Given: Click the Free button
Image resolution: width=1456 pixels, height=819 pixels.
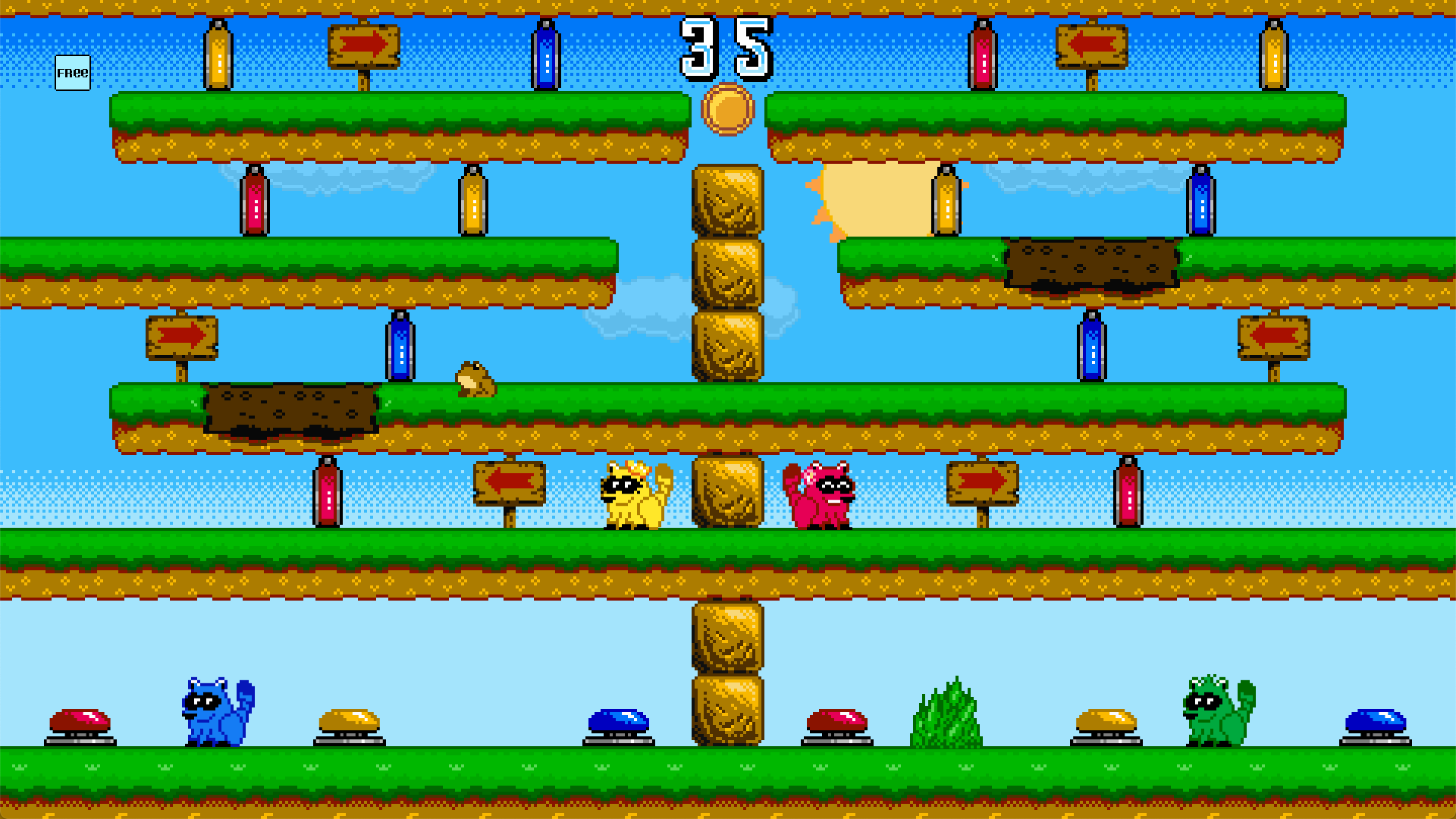Looking at the screenshot, I should (73, 73).
